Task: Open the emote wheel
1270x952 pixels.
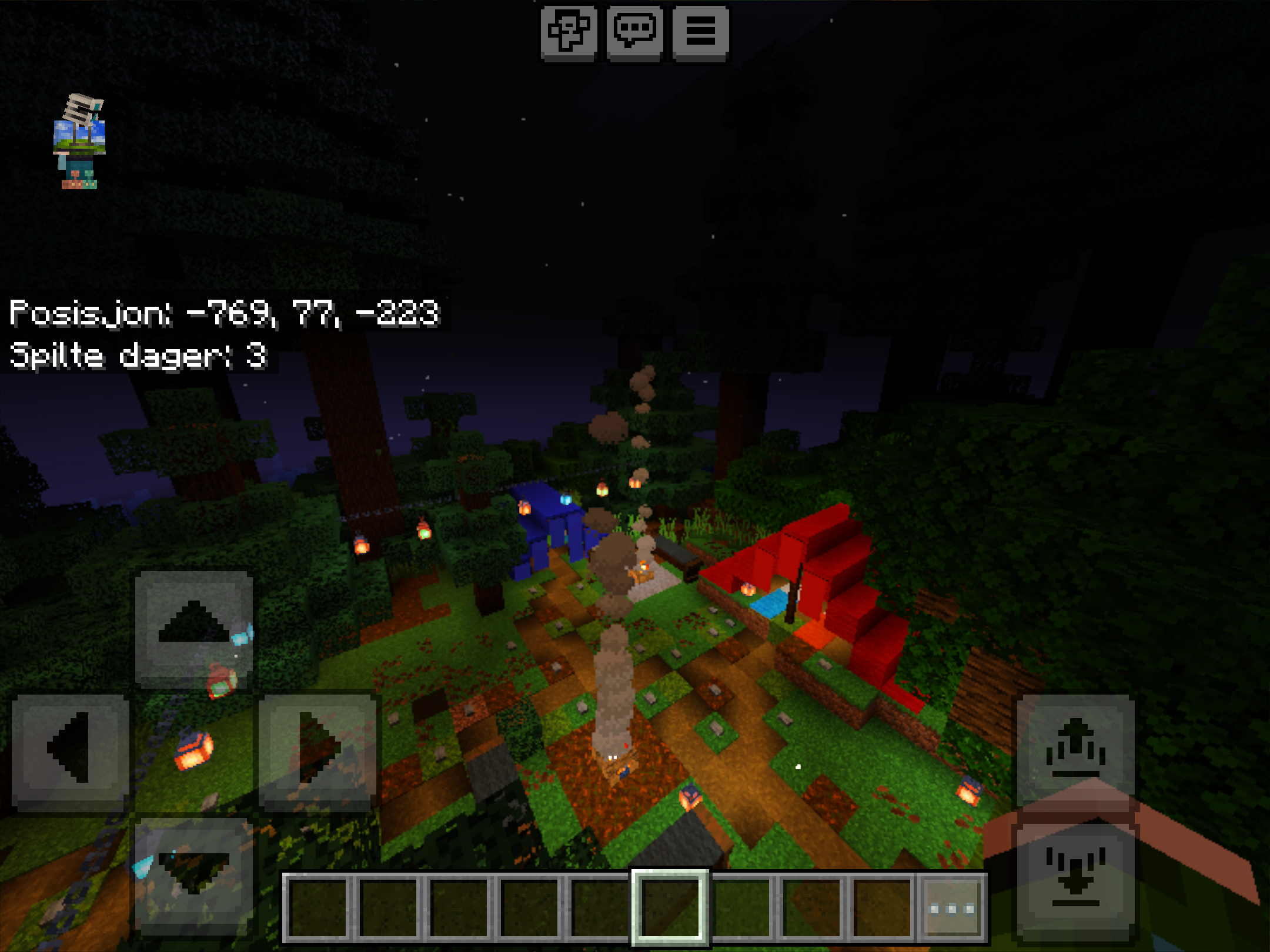Action: [568, 33]
